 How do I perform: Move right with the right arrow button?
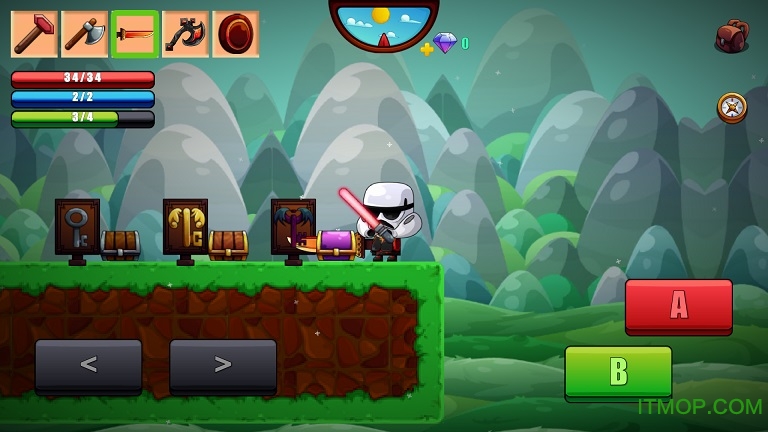click(x=222, y=366)
